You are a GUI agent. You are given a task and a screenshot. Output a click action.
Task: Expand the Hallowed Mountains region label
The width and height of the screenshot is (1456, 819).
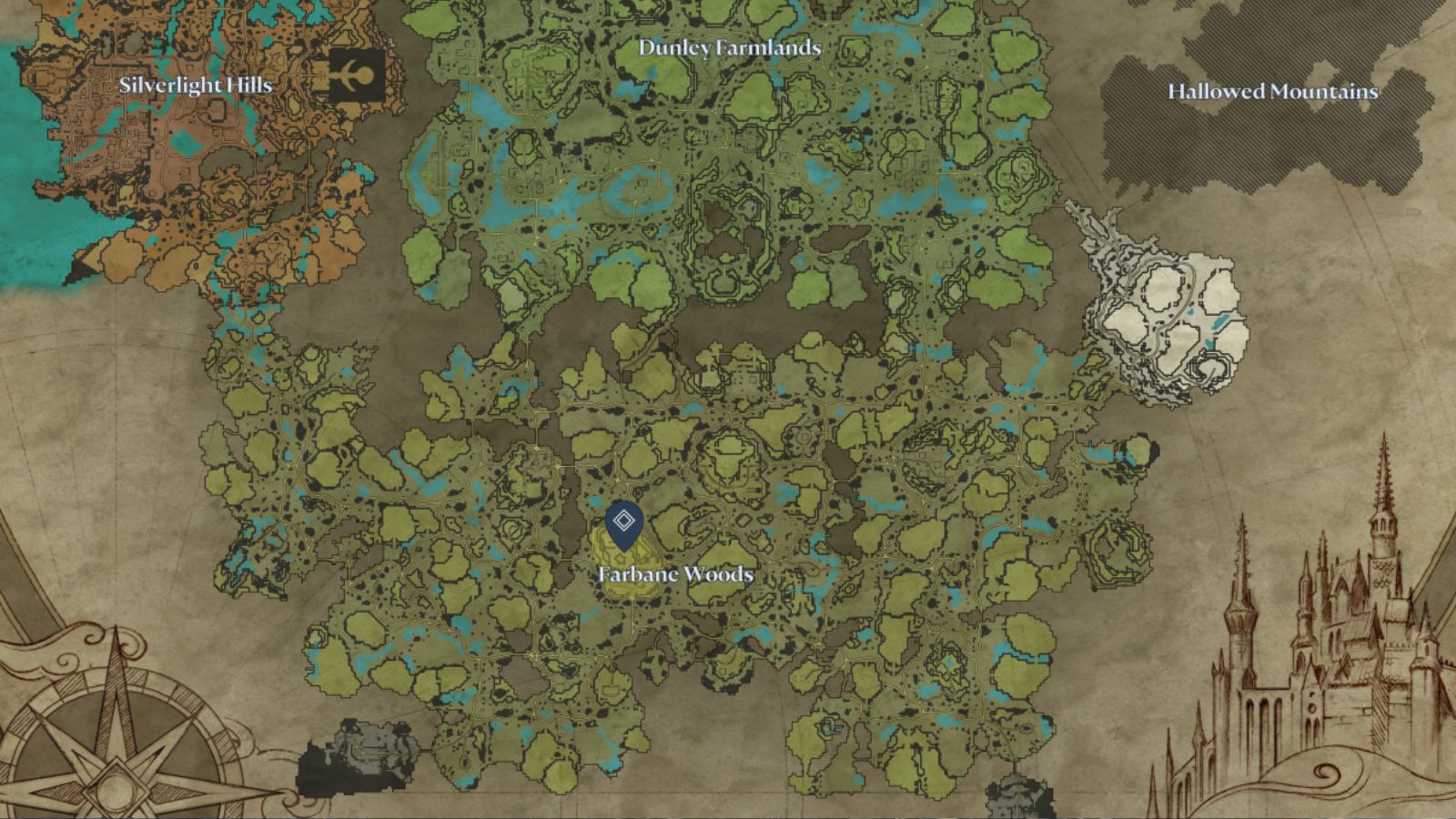1273,92
